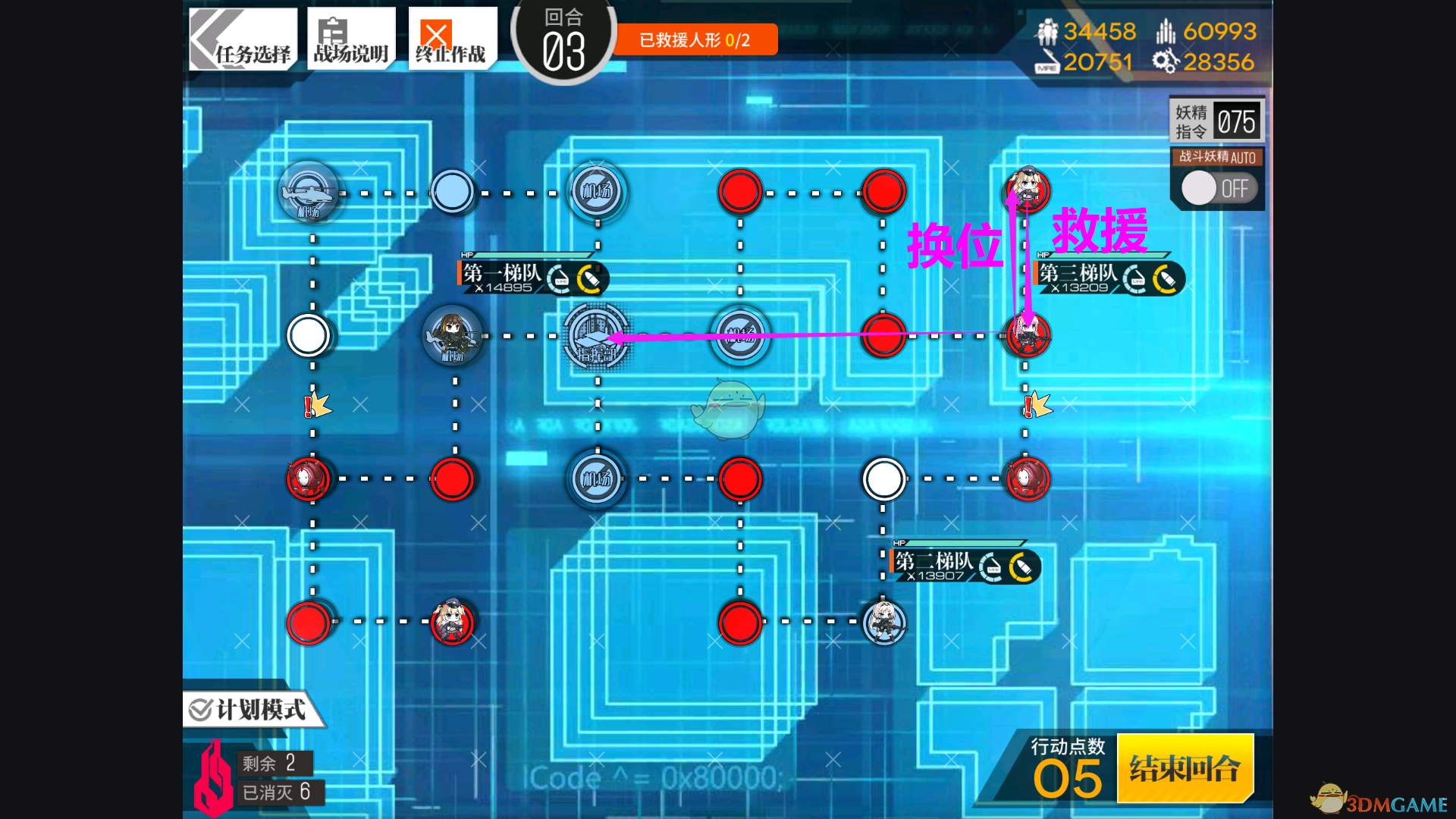The height and width of the screenshot is (819, 1456).
Task: Open the battlefield info (战场说明)
Action: [351, 39]
